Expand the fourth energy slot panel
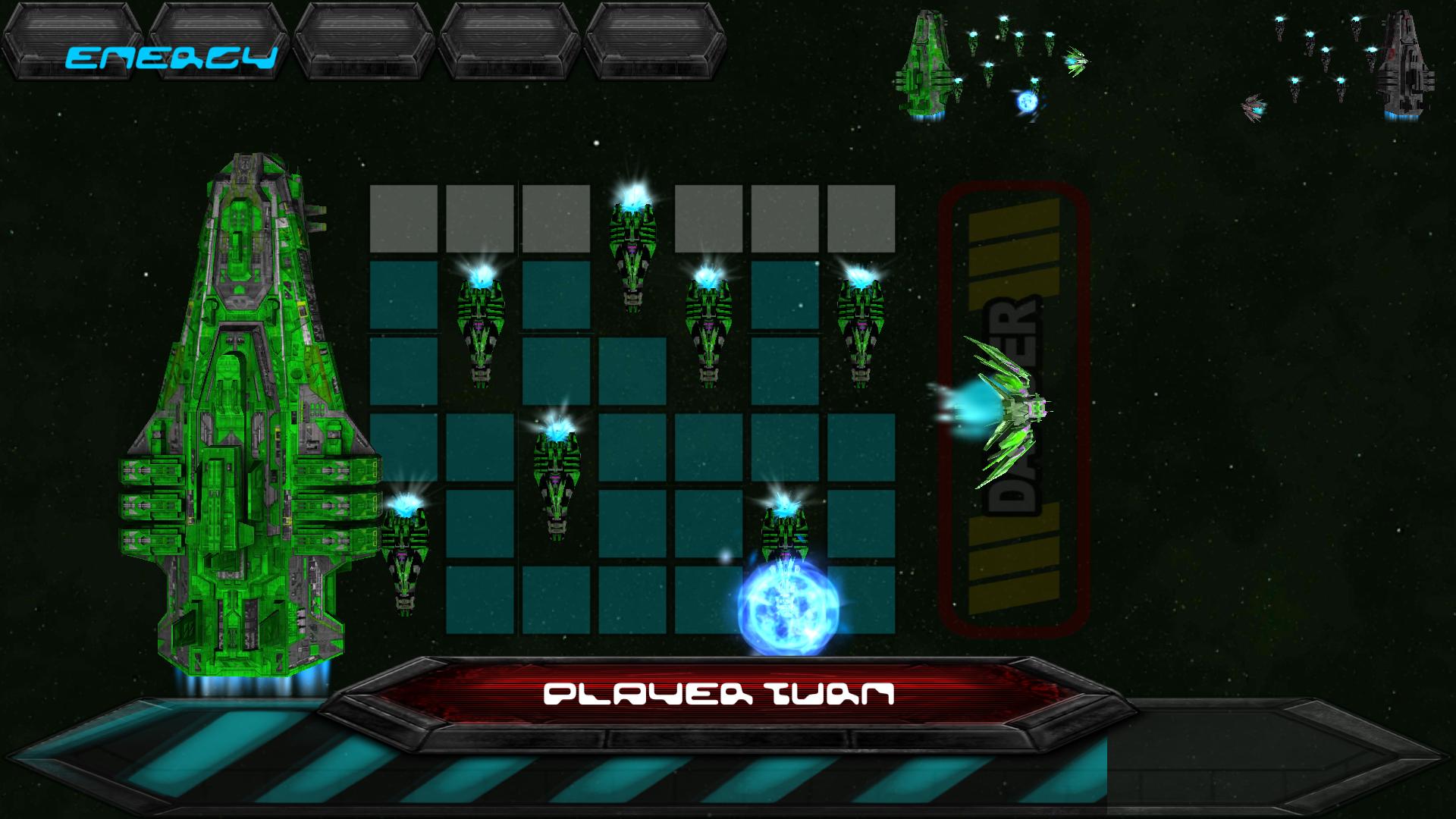The image size is (1456, 819). click(x=510, y=42)
